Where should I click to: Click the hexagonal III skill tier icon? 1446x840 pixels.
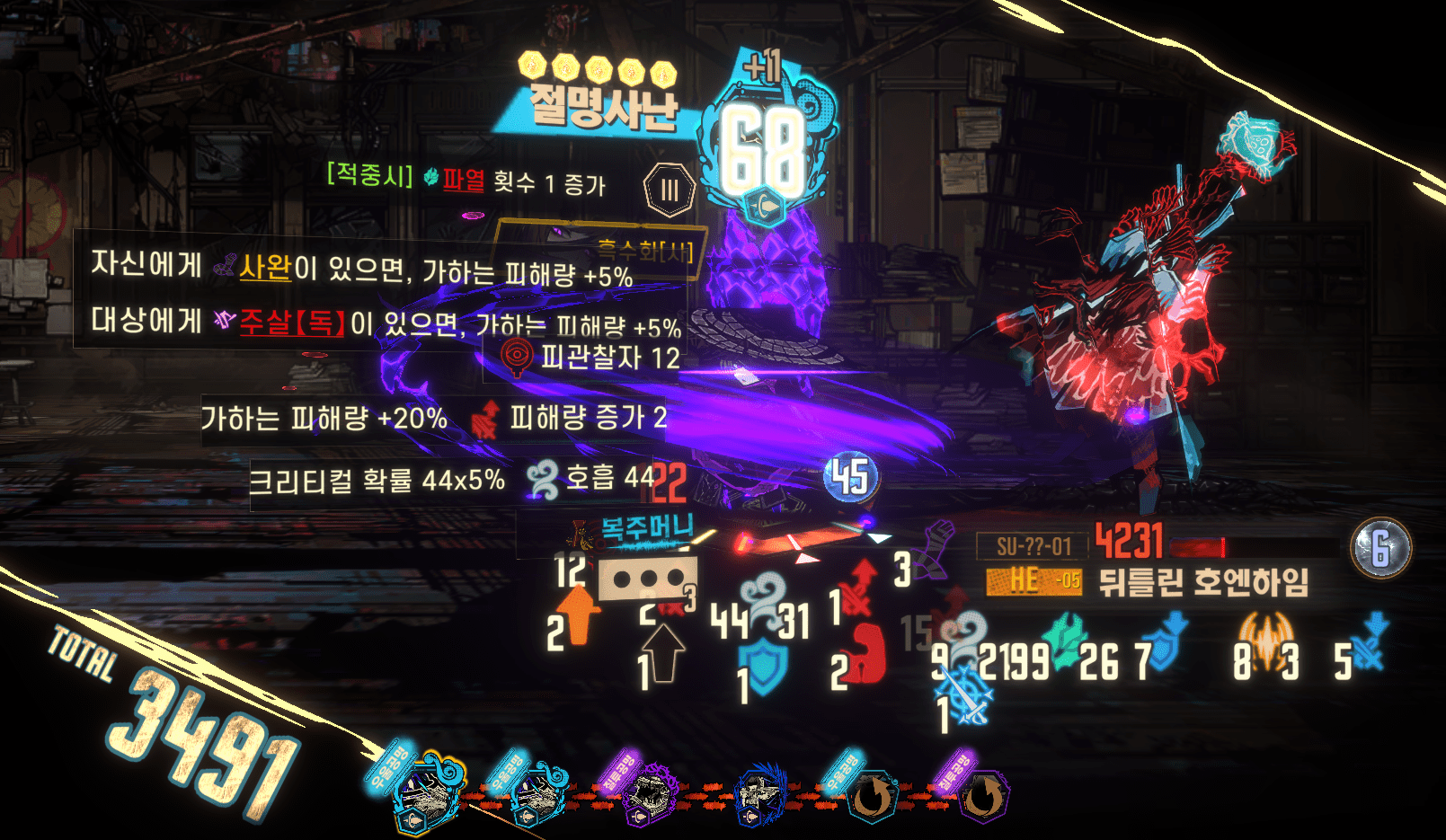670,190
